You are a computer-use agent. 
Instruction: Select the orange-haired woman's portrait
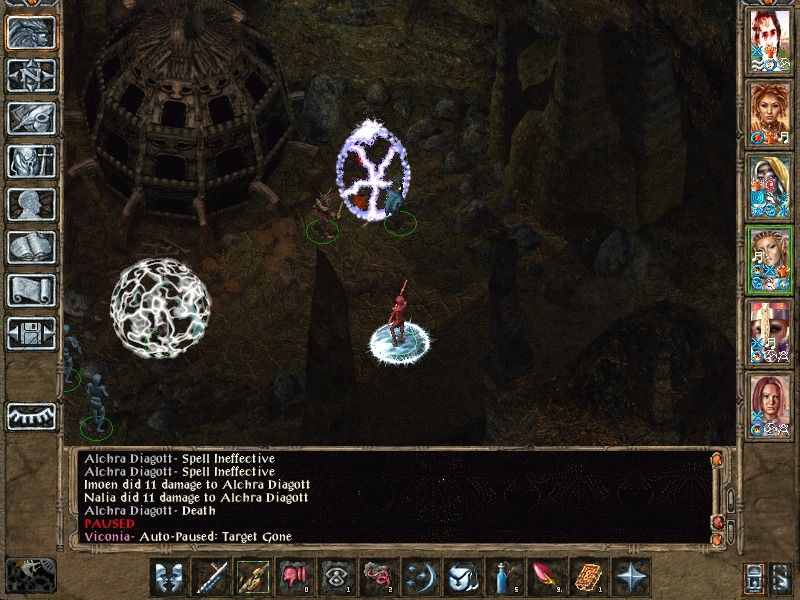point(769,115)
